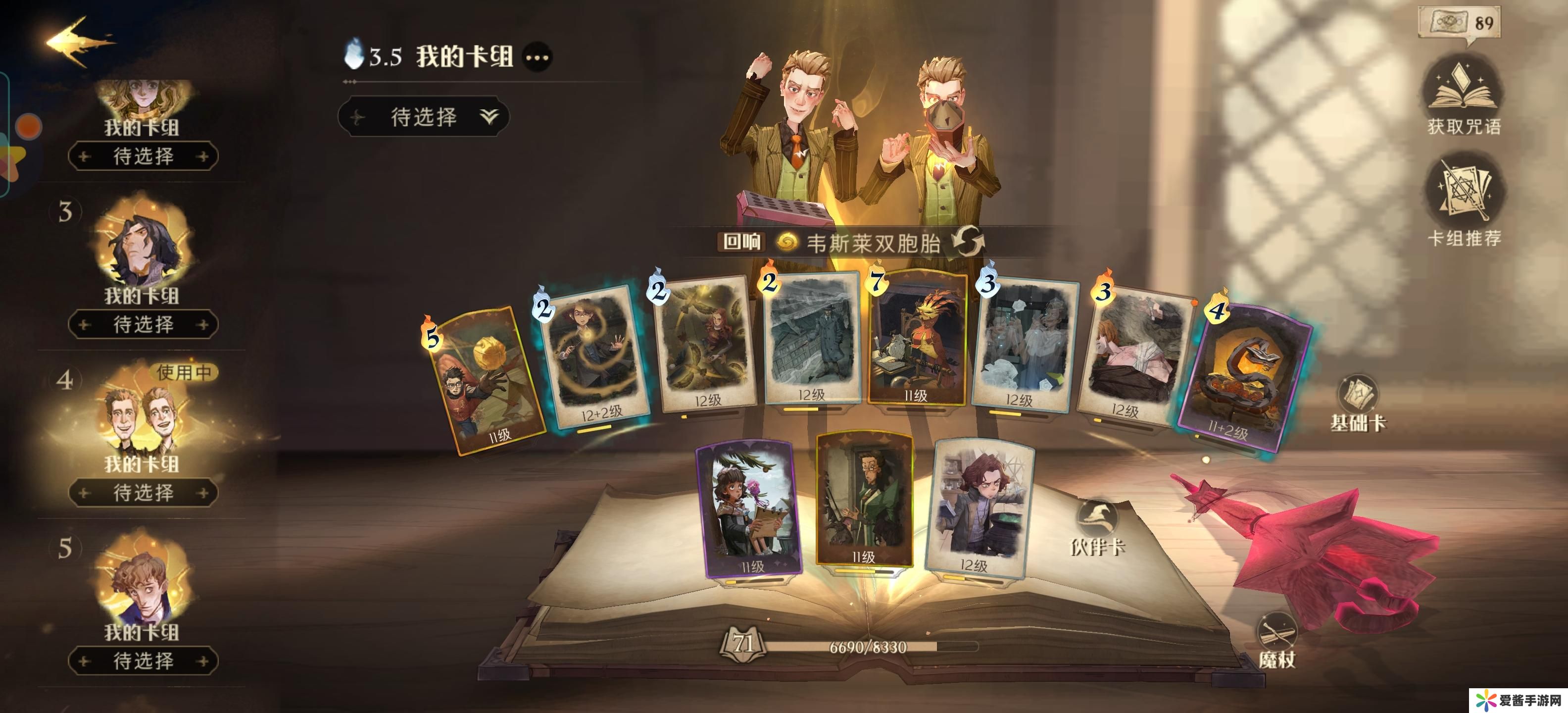The image size is (1568, 713).
Task: Swap the 韦斯莱双胞胎 echo
Action: coord(967,242)
